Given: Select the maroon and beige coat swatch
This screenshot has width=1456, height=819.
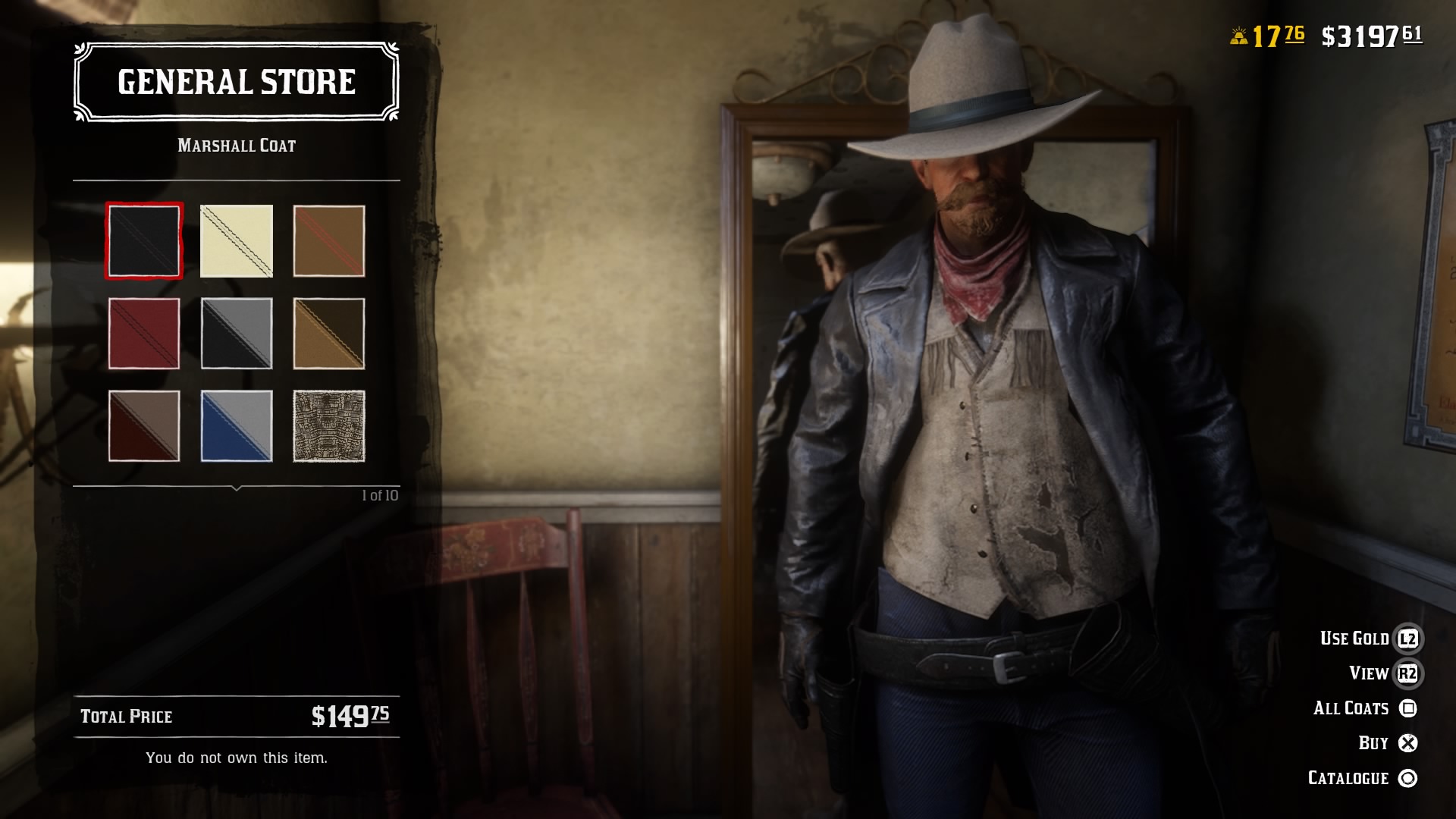Looking at the screenshot, I should coord(143,426).
